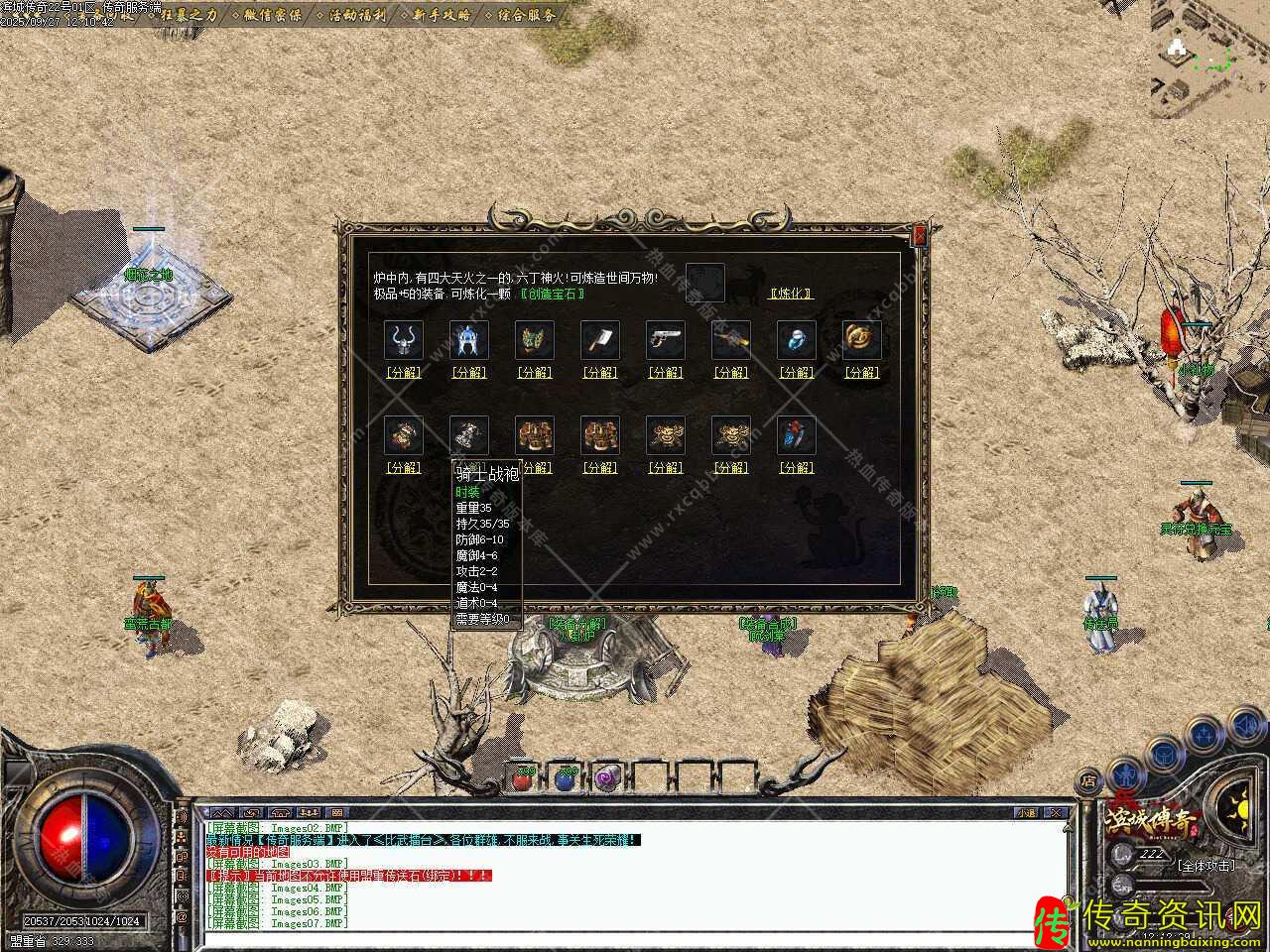Open the 综合服务 top menu
This screenshot has width=1270, height=952.
[x=527, y=15]
